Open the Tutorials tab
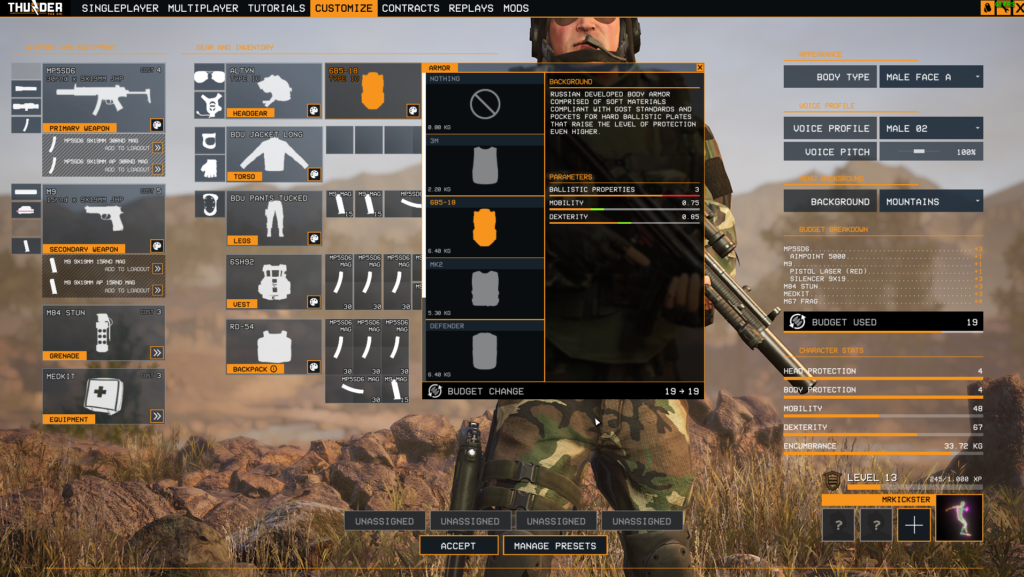The image size is (1024, 577). (x=276, y=8)
